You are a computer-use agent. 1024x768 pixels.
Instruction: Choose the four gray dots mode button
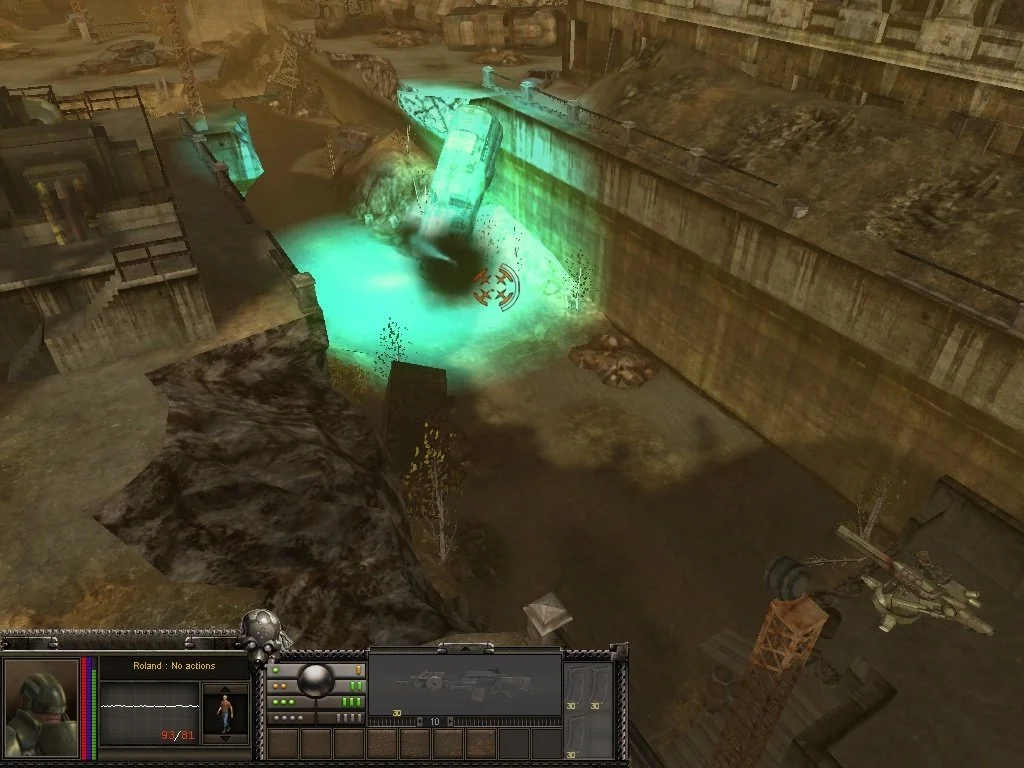point(288,718)
